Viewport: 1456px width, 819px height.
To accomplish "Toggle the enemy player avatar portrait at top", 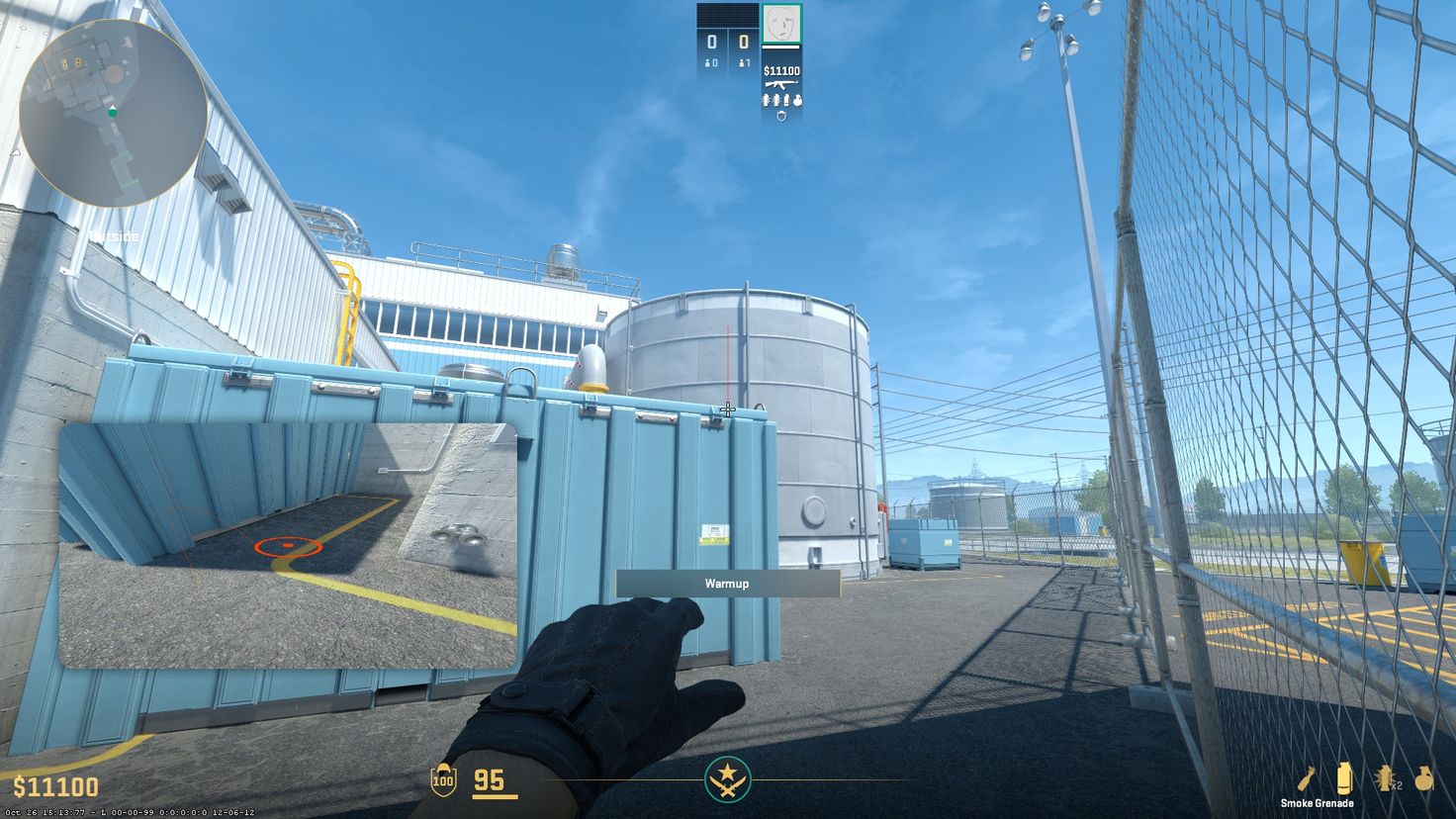I will point(782,24).
